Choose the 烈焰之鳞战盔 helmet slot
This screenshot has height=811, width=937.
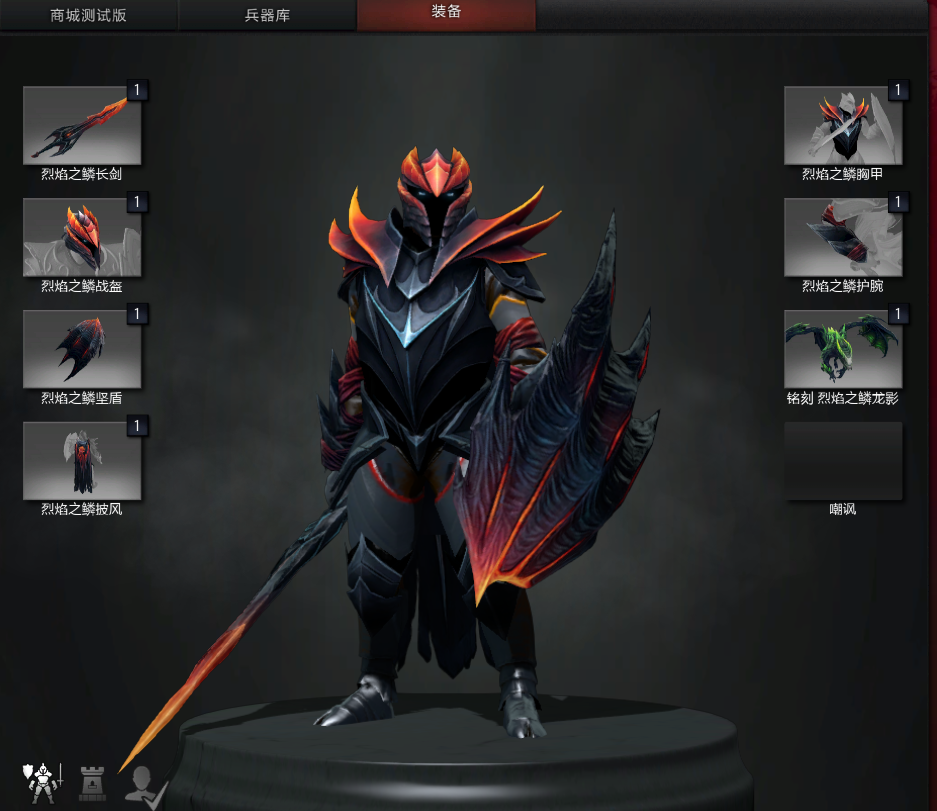coord(82,238)
